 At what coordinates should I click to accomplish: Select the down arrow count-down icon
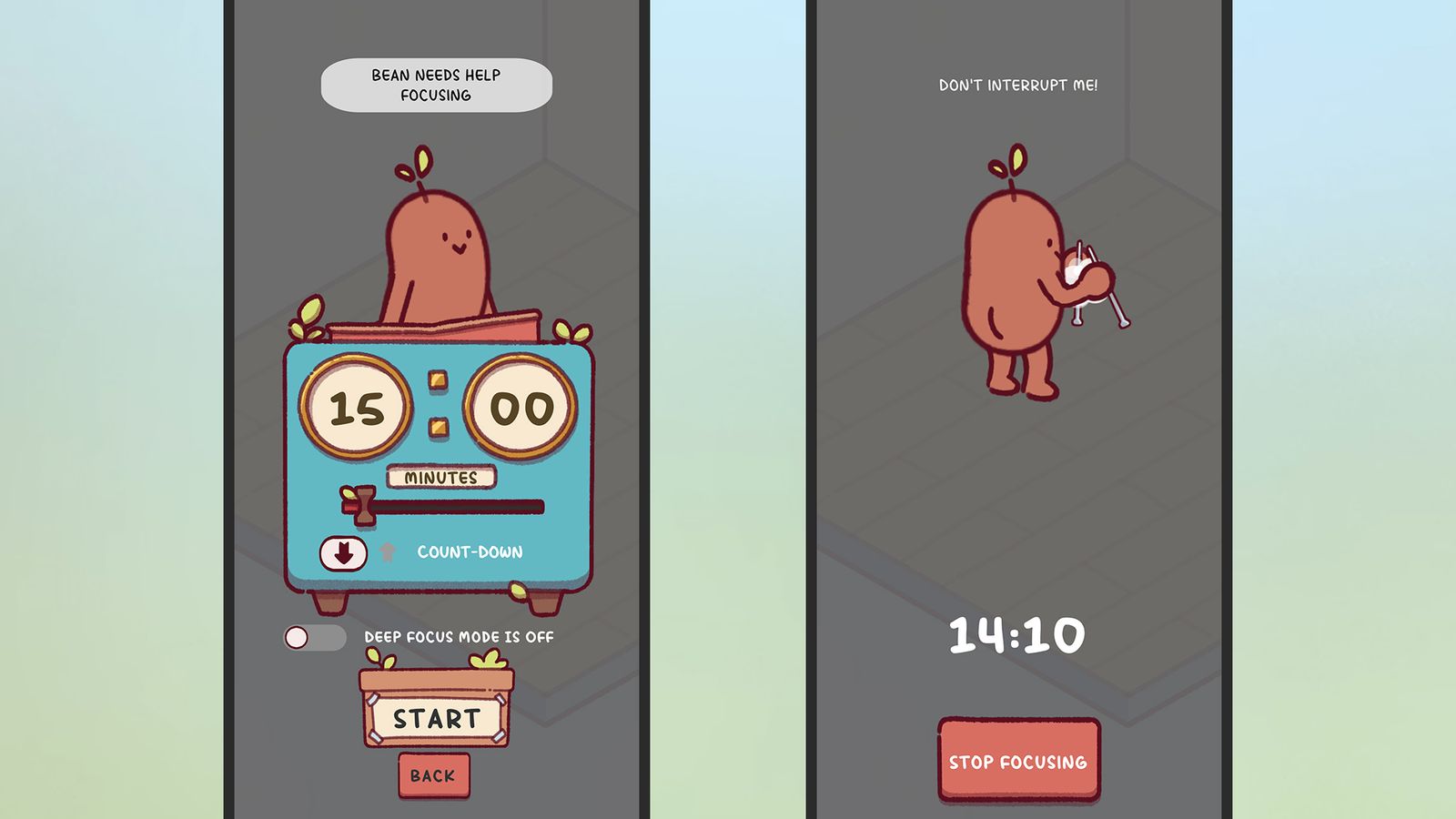tap(342, 551)
